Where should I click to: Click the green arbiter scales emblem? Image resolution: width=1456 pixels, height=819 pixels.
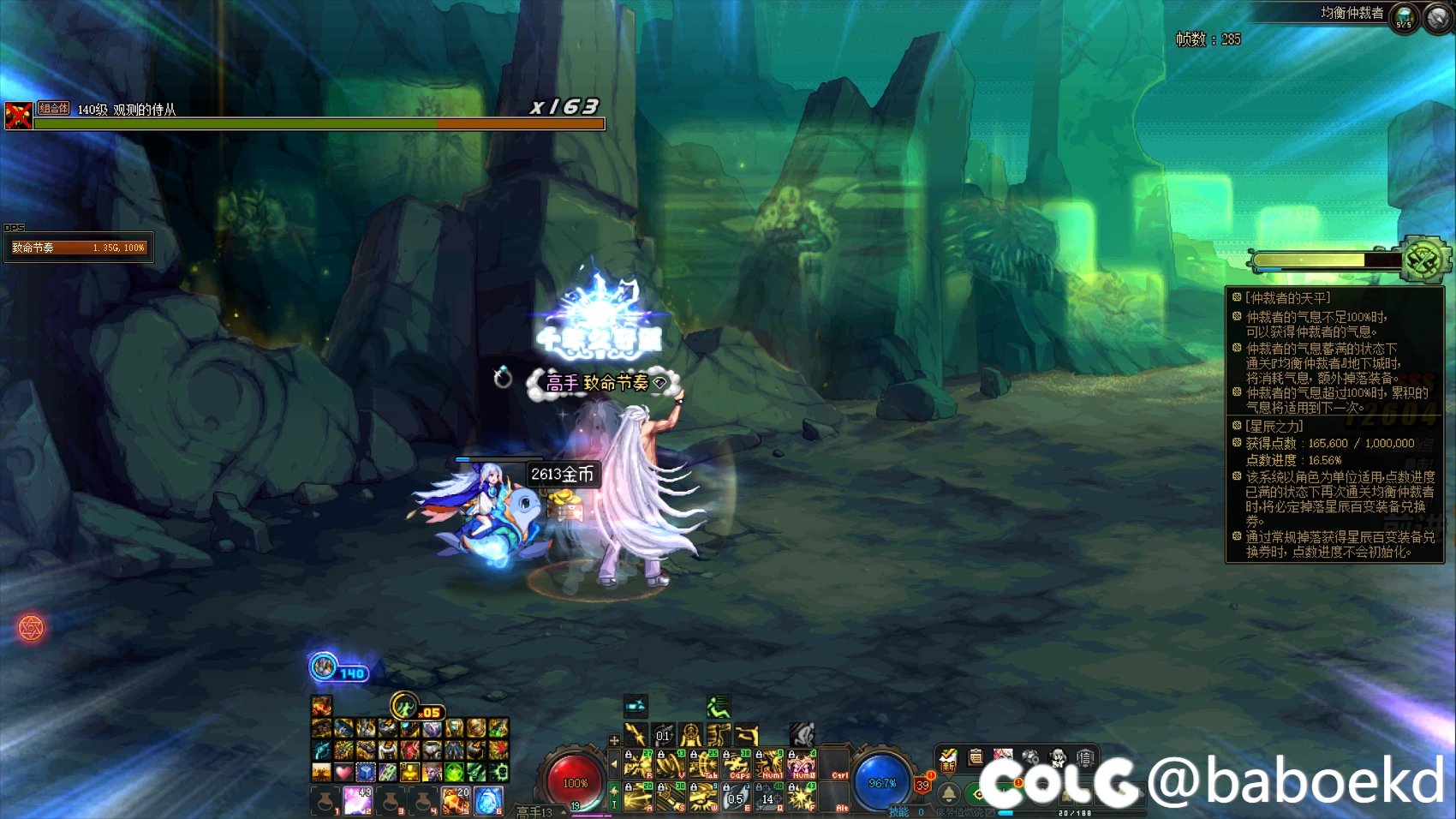click(x=1423, y=260)
